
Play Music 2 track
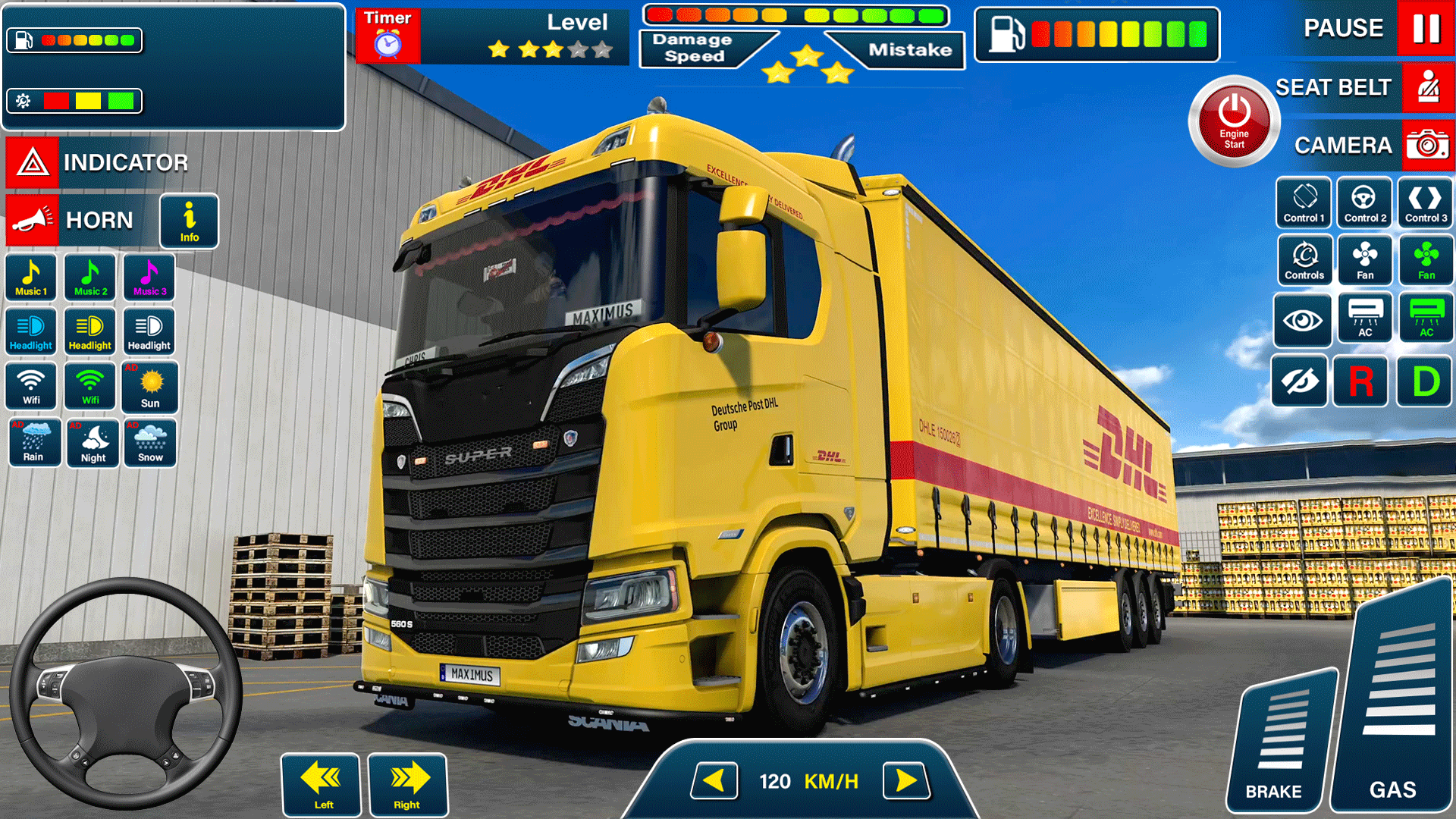(89, 277)
